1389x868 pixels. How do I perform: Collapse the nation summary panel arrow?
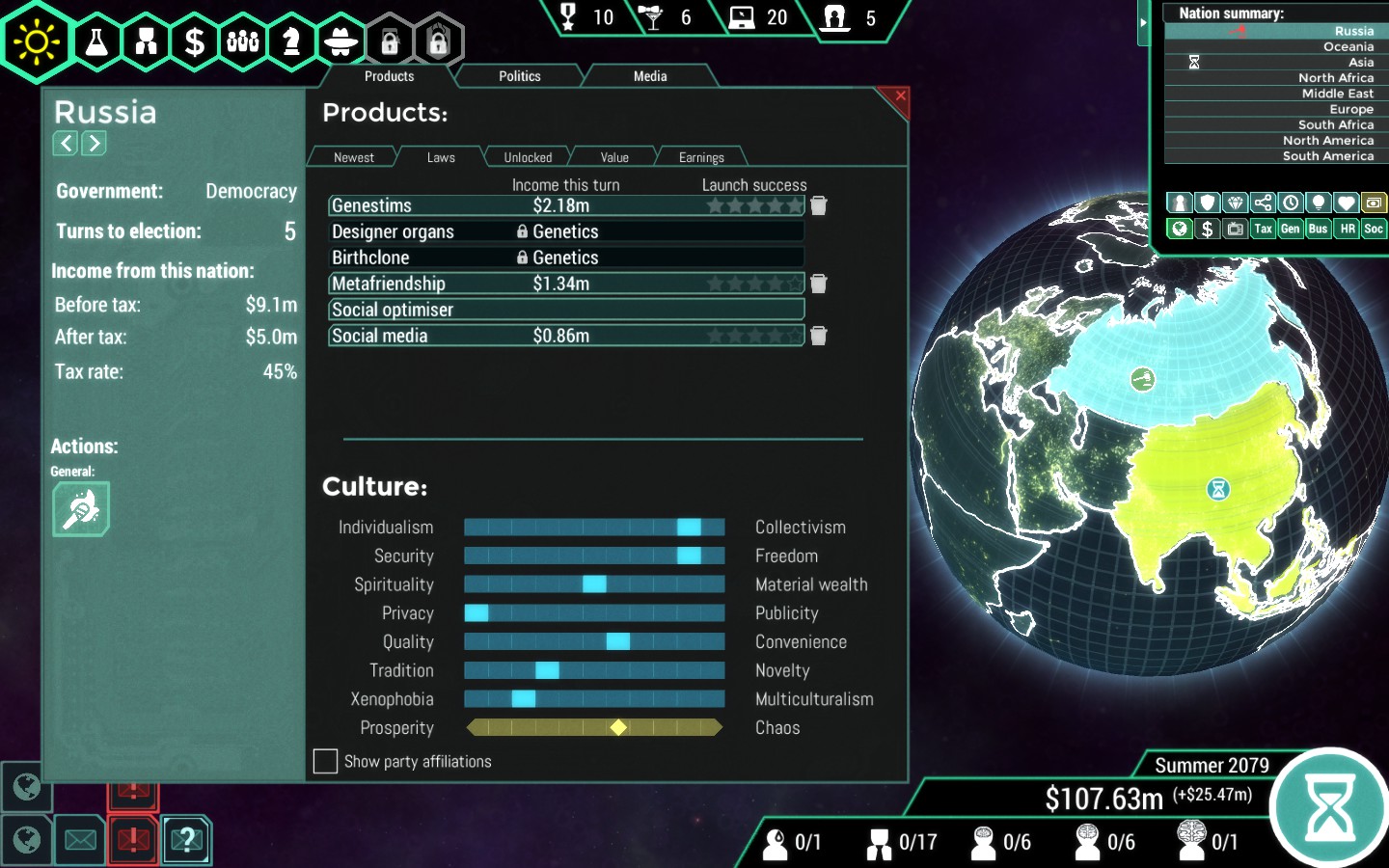(1143, 22)
